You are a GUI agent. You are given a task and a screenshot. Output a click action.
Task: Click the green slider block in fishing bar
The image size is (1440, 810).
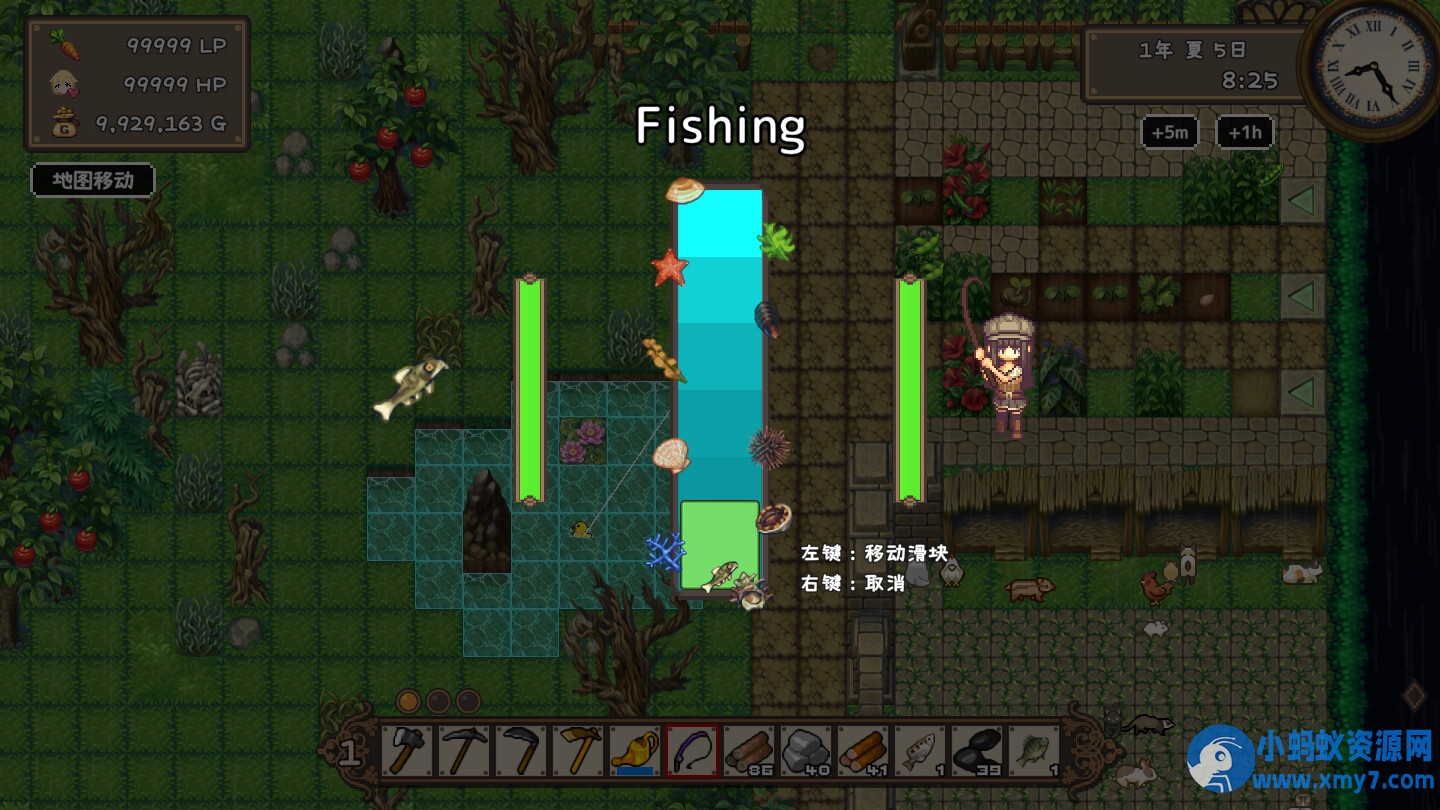[x=719, y=545]
